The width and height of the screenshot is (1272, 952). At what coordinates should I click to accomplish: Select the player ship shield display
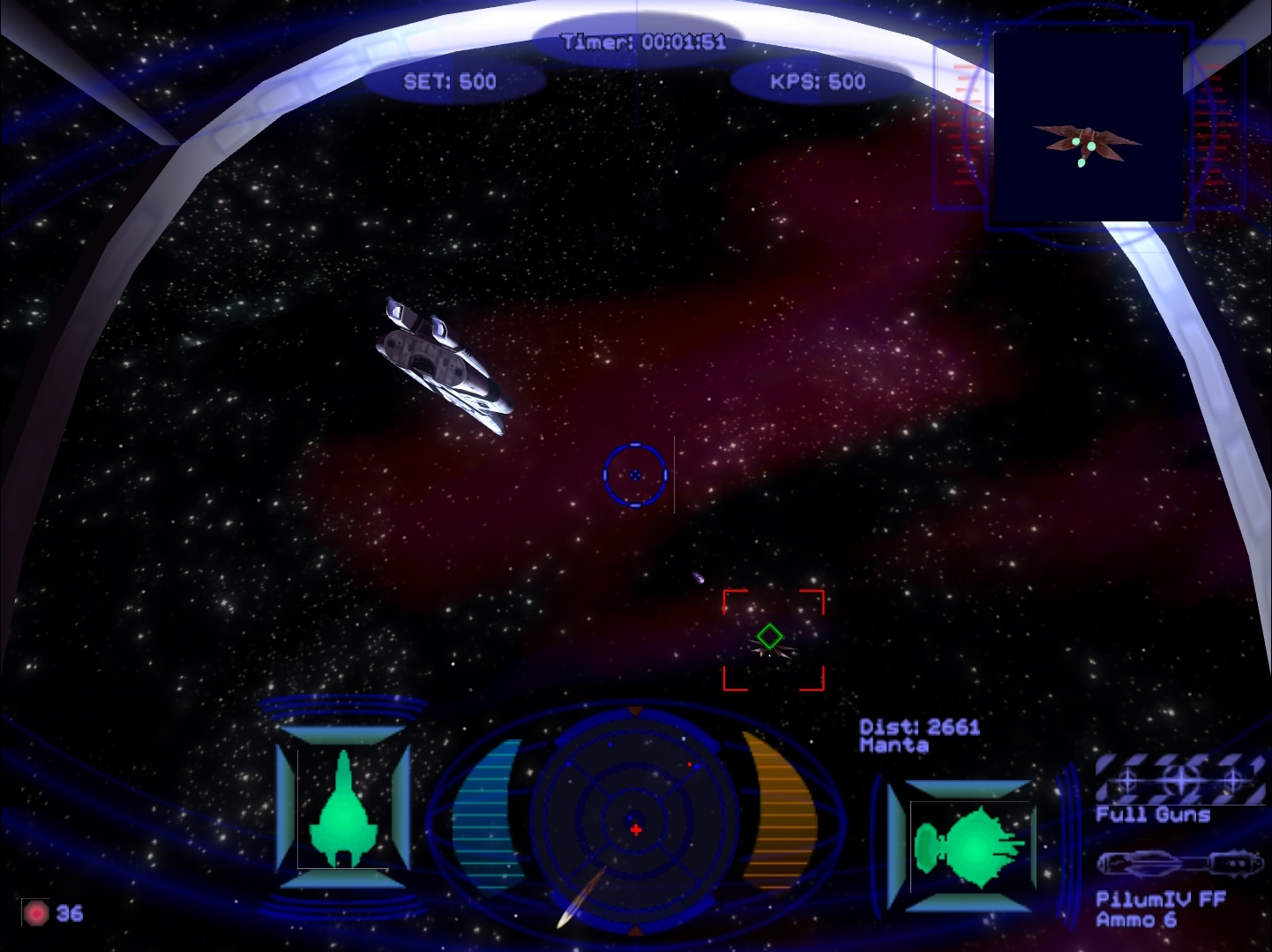(343, 809)
